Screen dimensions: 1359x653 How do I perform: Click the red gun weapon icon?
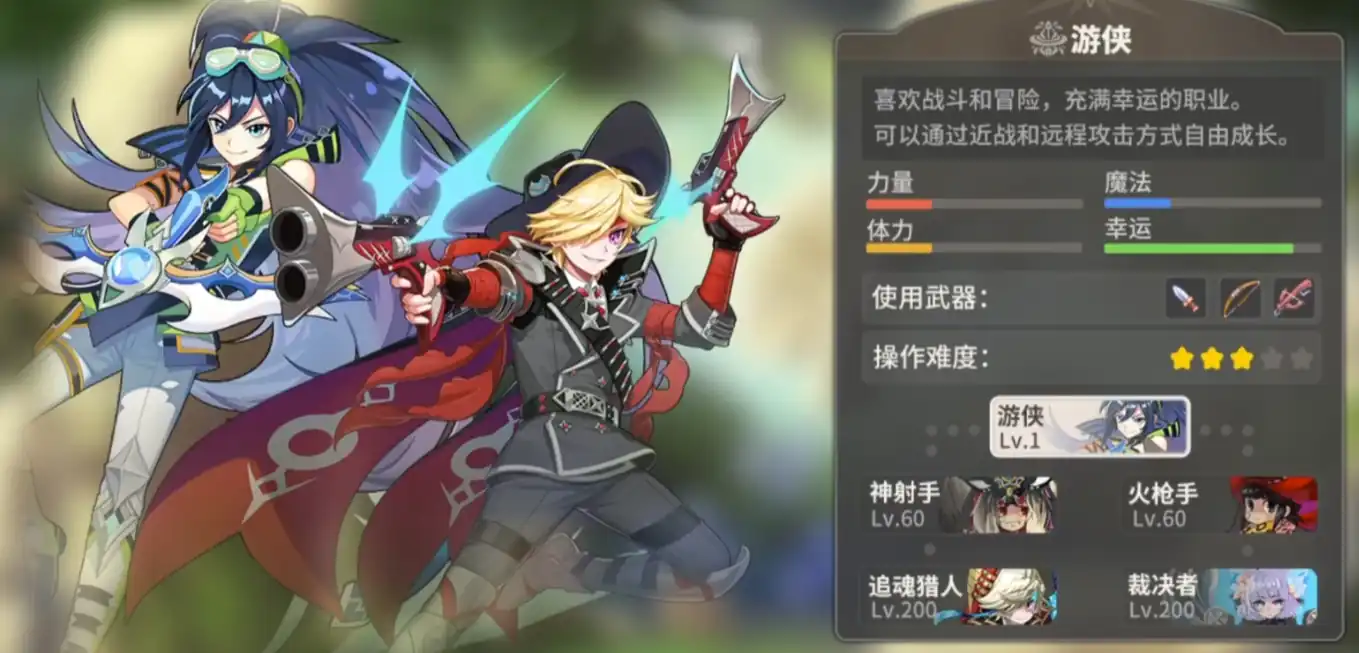pos(1293,298)
